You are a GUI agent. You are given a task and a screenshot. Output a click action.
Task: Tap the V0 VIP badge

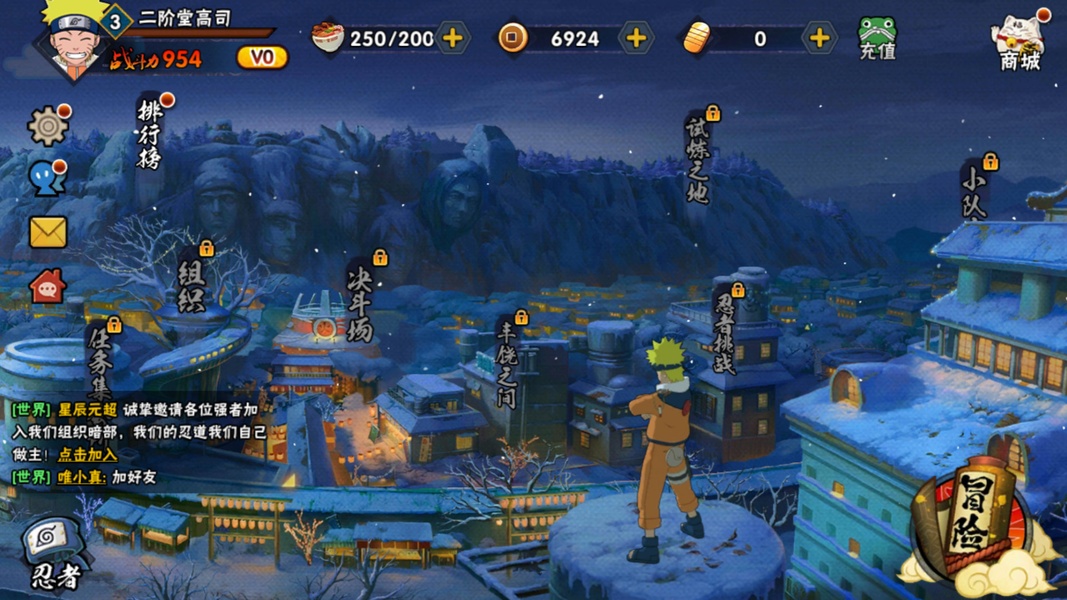[262, 58]
